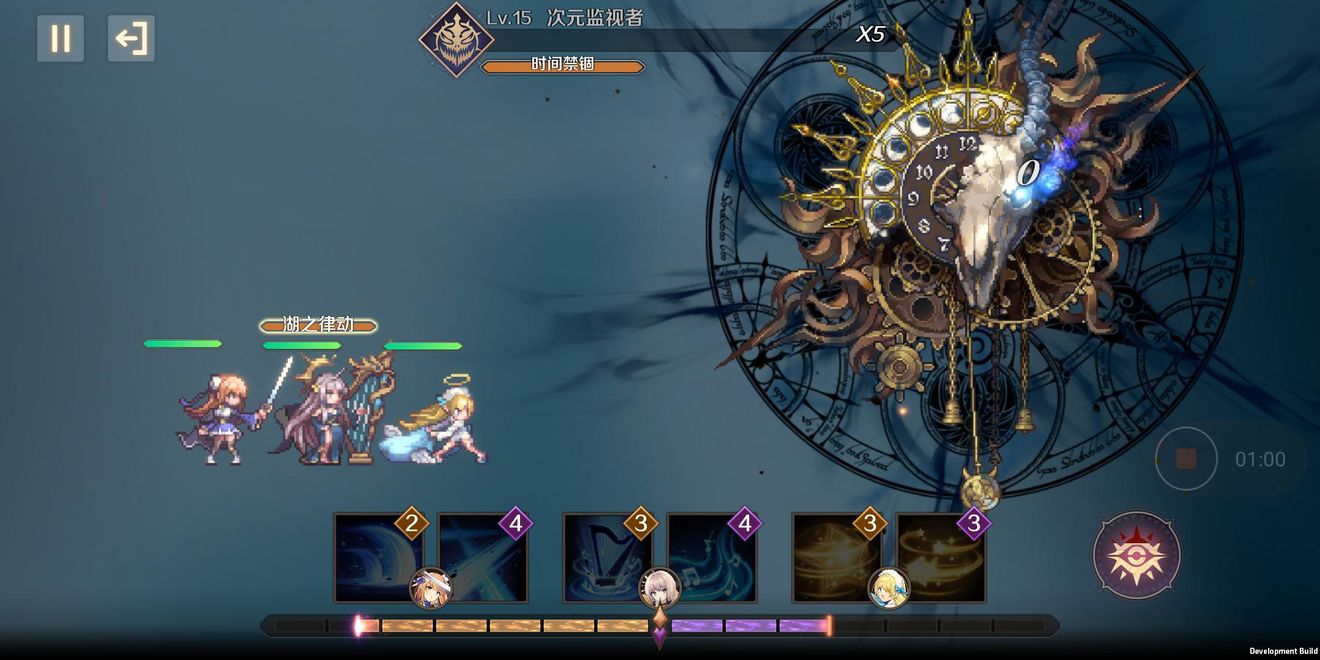Pause the battle
Screen dimensions: 1320x660
[x=60, y=39]
